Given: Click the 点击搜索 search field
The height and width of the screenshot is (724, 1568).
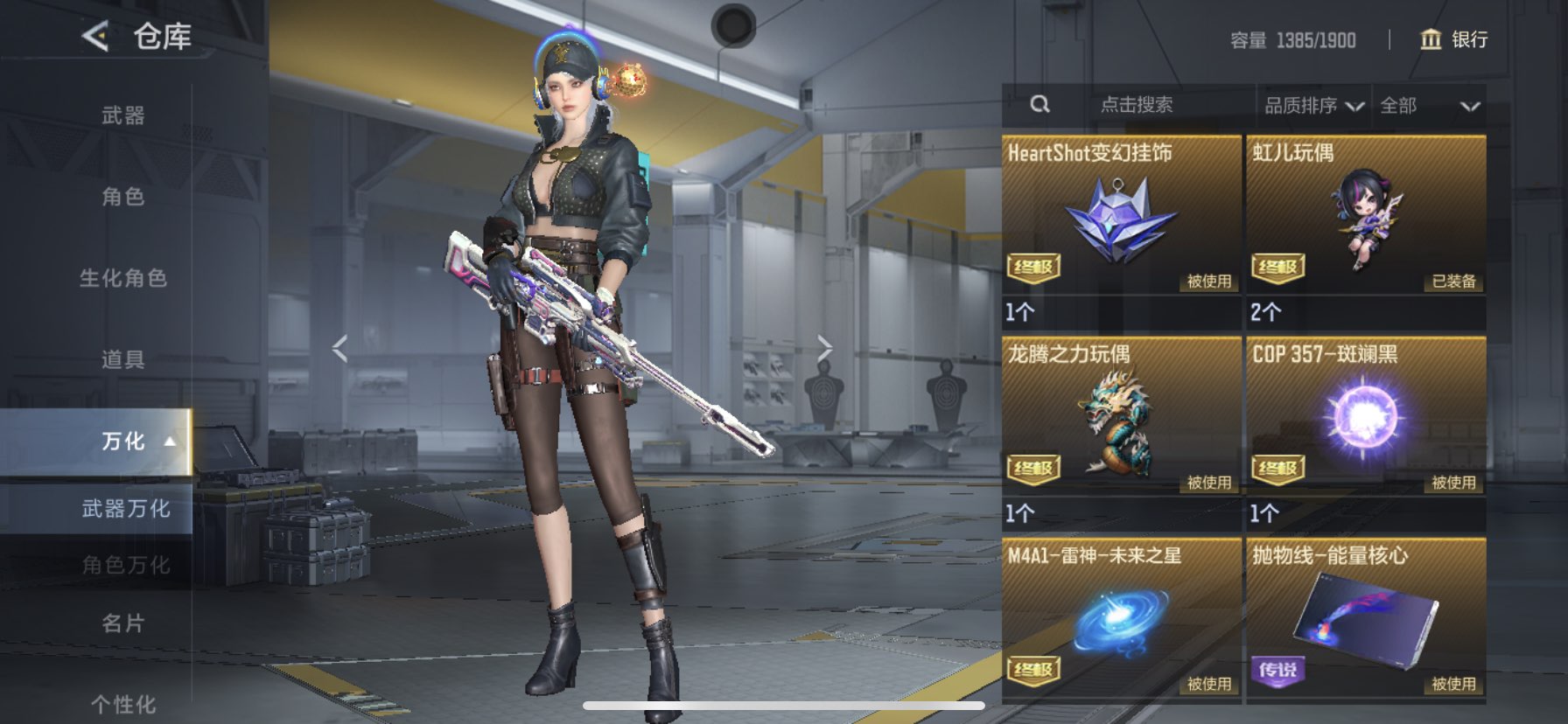Looking at the screenshot, I should pyautogui.click(x=1136, y=105).
